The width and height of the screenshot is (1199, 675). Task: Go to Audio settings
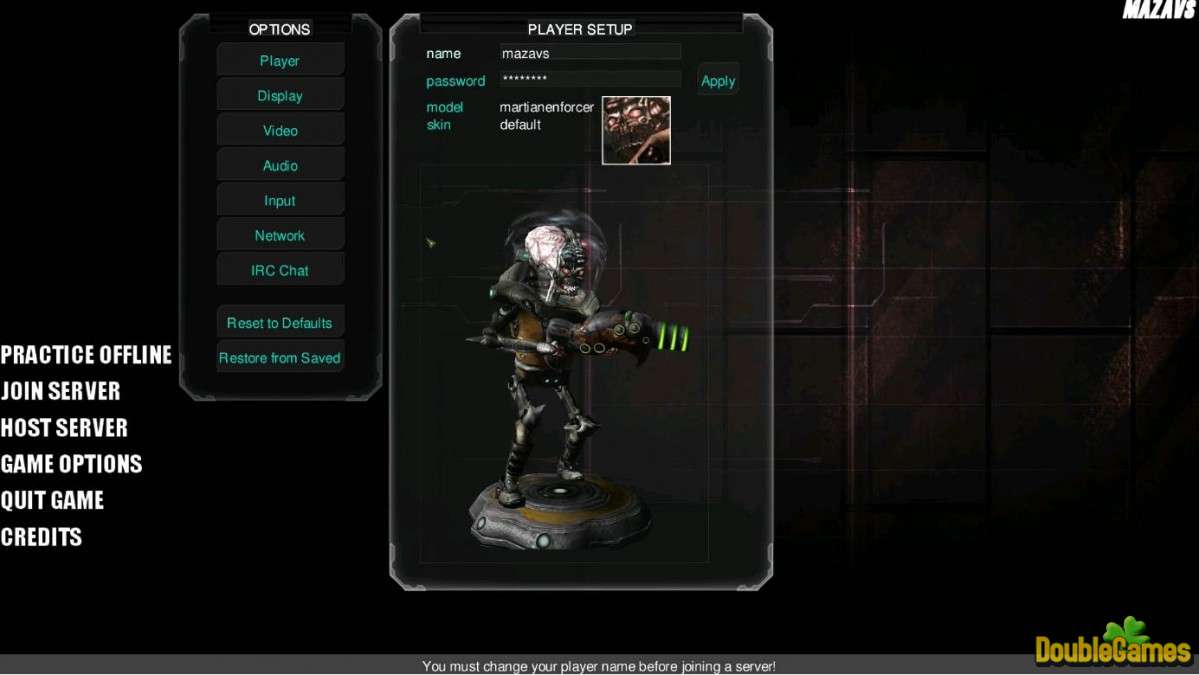pos(280,166)
